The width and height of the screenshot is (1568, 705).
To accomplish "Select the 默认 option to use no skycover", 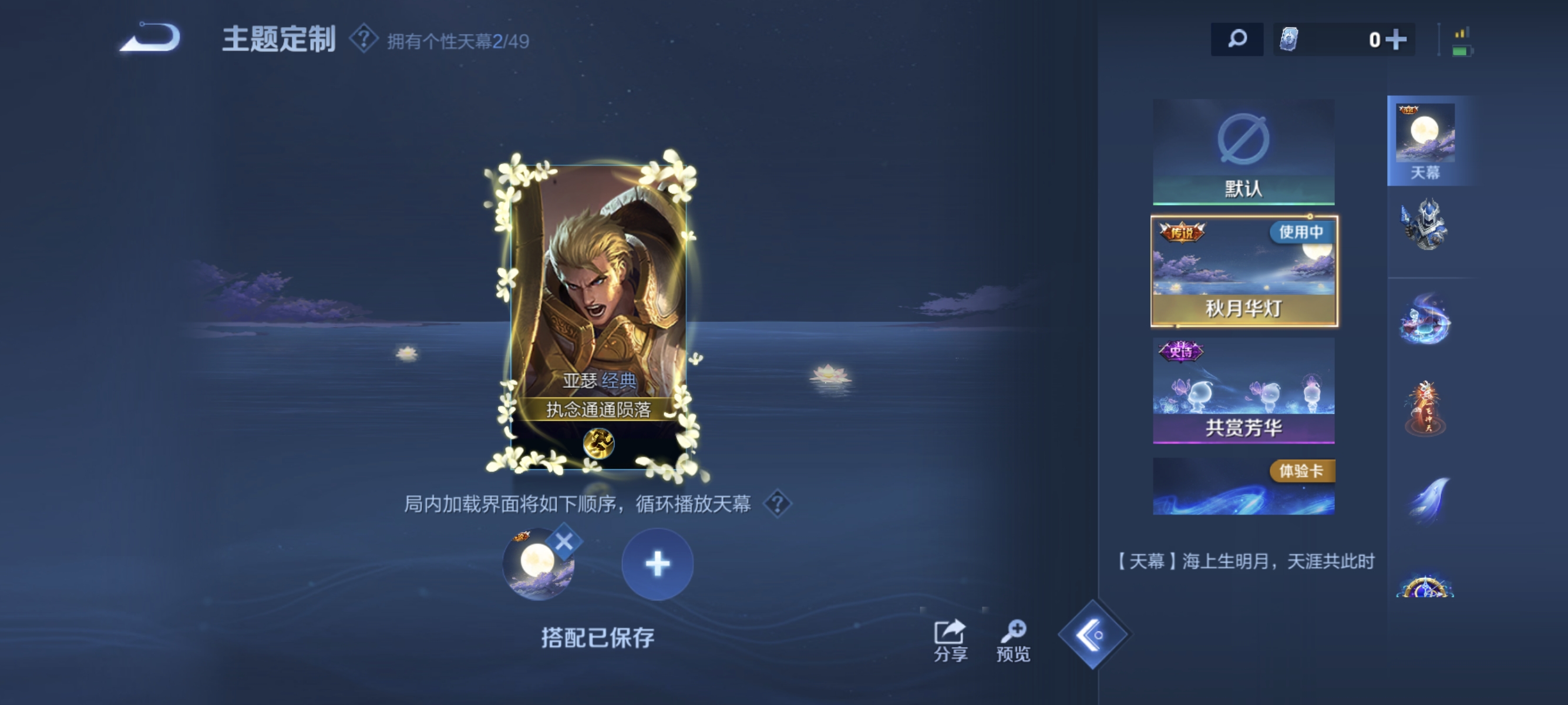I will 1243,152.
